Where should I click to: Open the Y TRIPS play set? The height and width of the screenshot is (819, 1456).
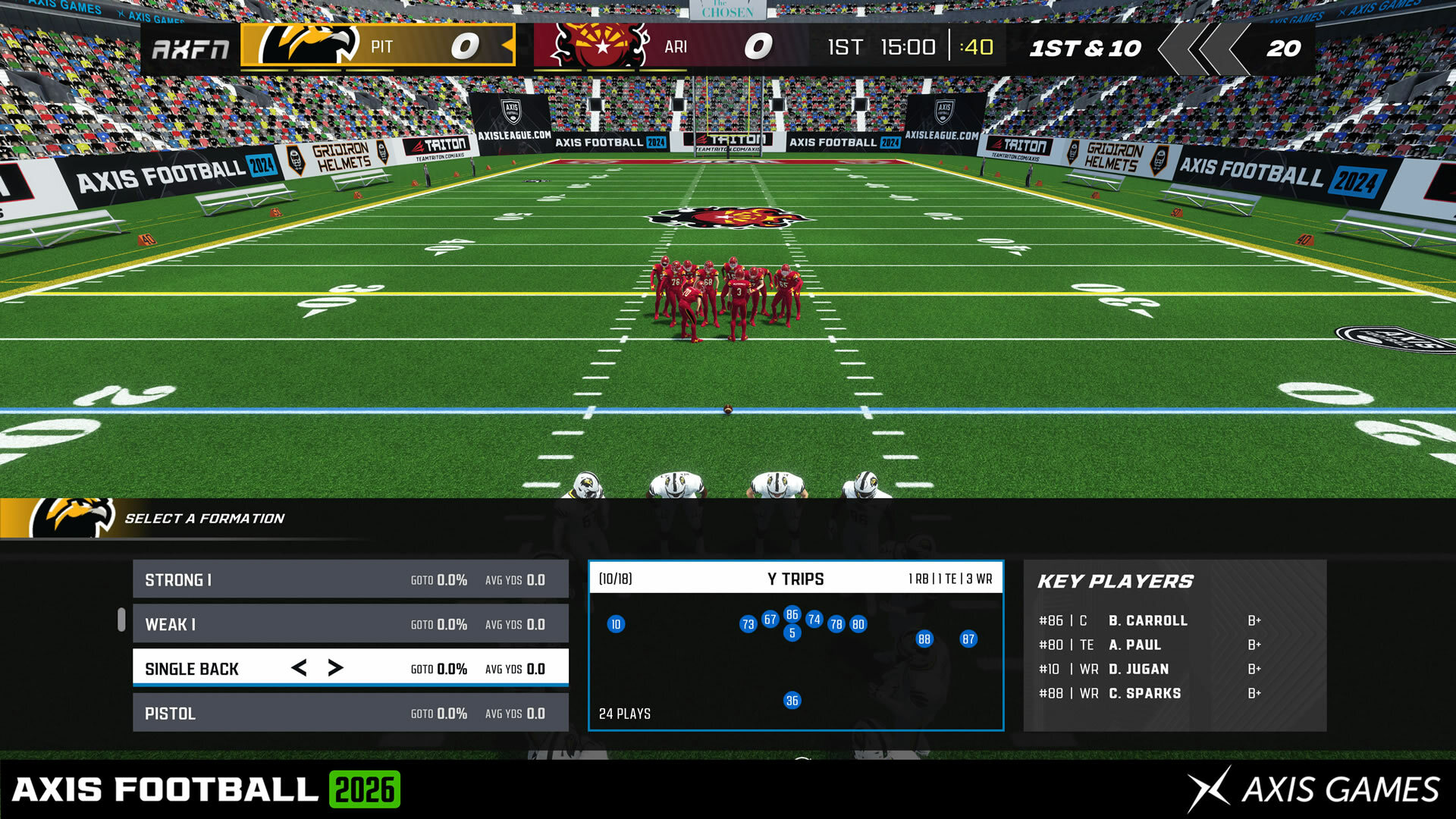pos(796,579)
